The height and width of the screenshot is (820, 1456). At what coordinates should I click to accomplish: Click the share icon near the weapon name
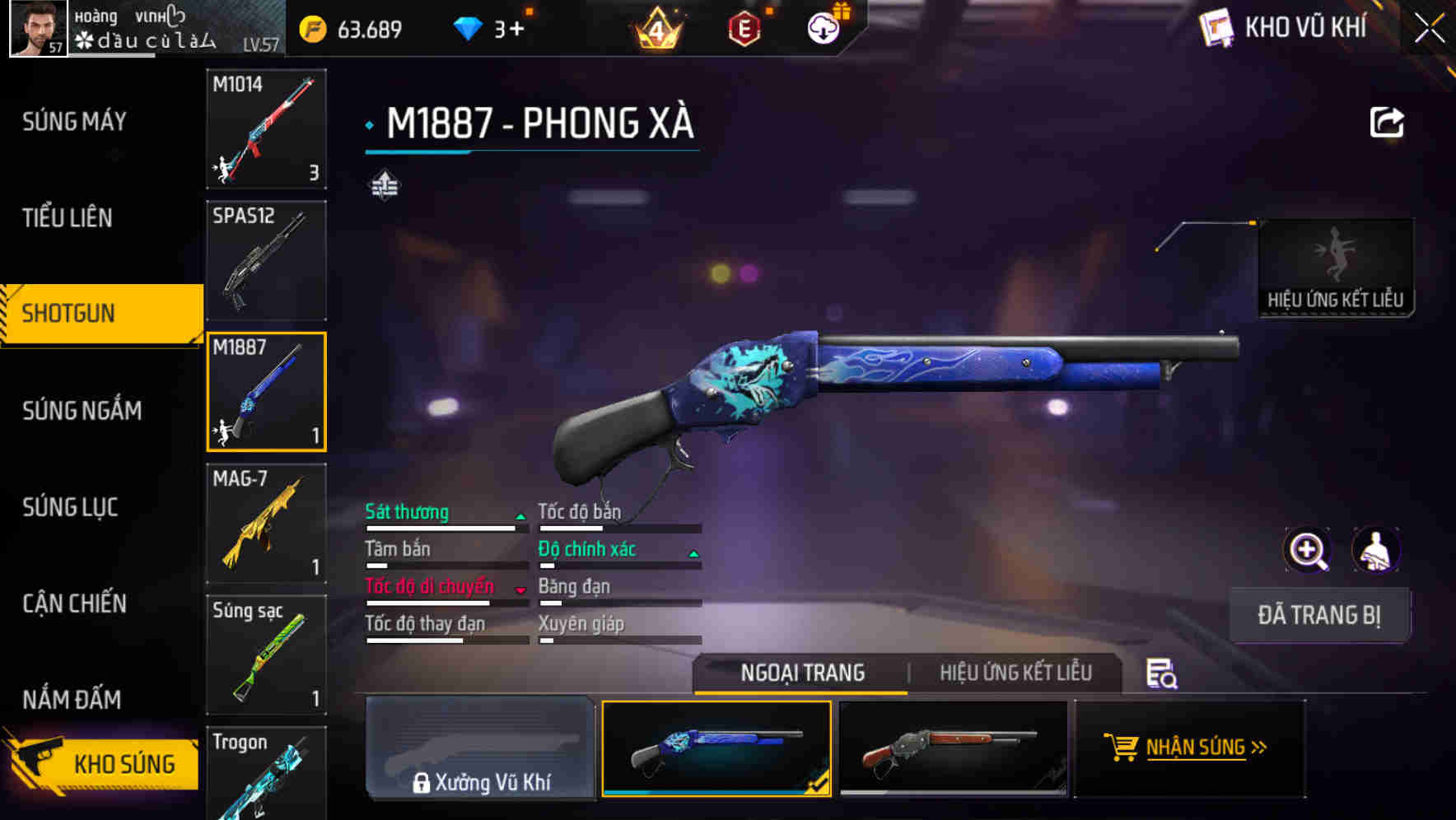pos(1387,120)
